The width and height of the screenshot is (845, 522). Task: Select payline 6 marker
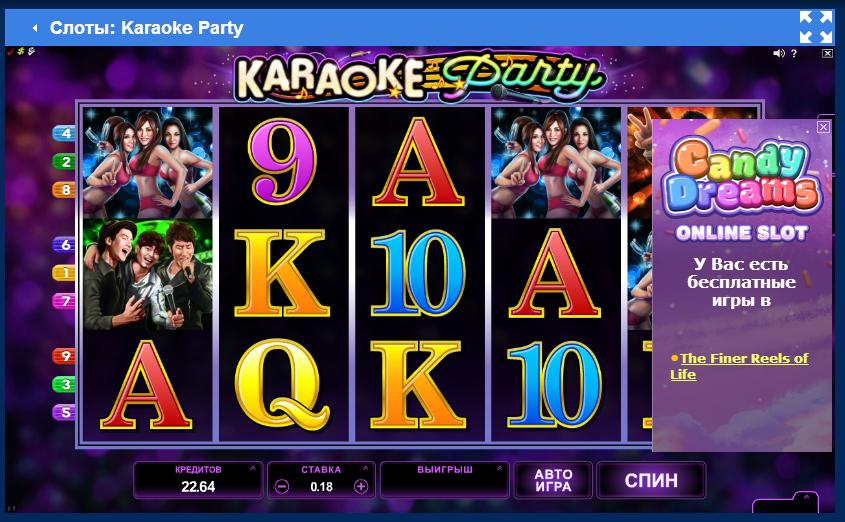[x=65, y=245]
